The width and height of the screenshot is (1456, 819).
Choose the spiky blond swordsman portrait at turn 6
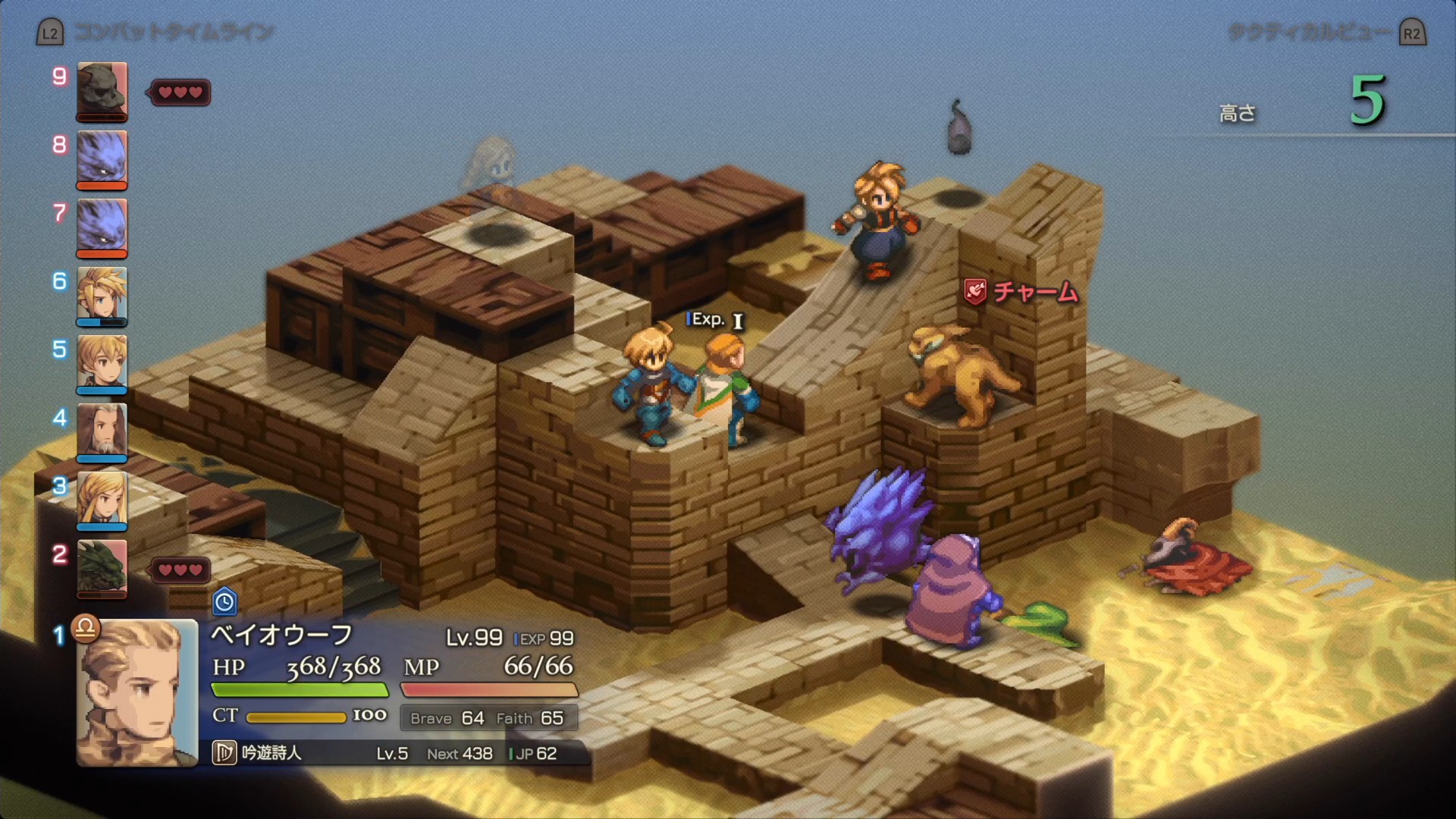(102, 294)
